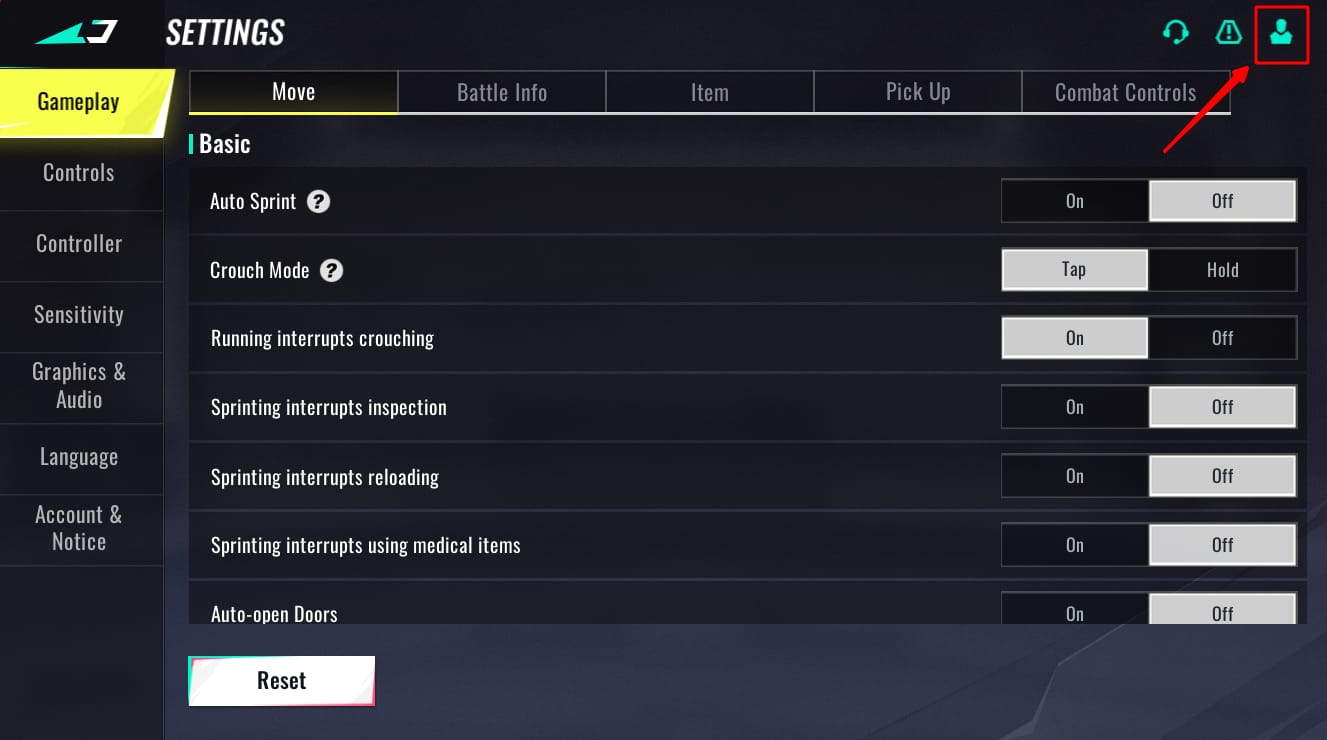
Task: Enable Sprinting interrupts using medical items
Action: tap(1074, 545)
